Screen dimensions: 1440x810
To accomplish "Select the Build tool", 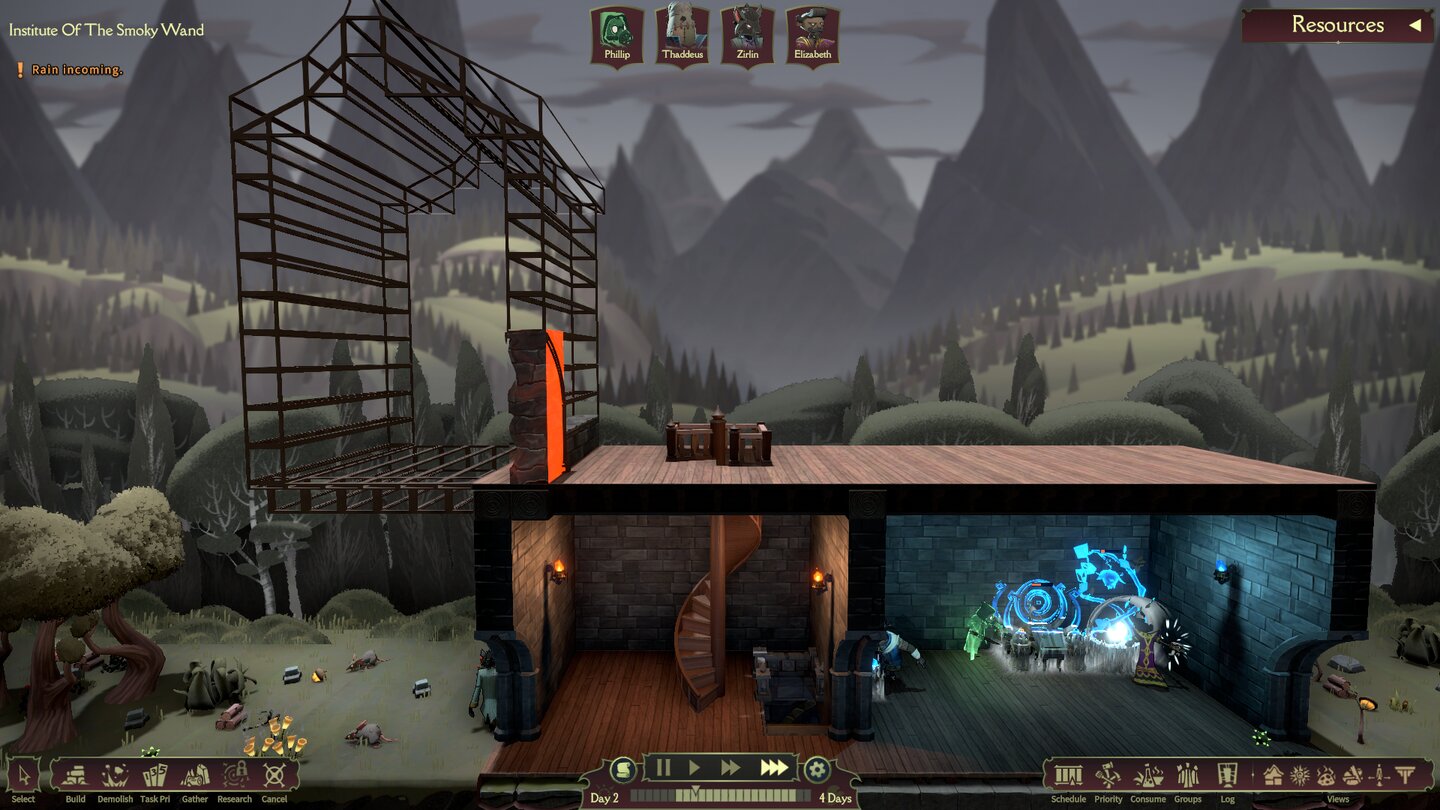I will pos(74,775).
